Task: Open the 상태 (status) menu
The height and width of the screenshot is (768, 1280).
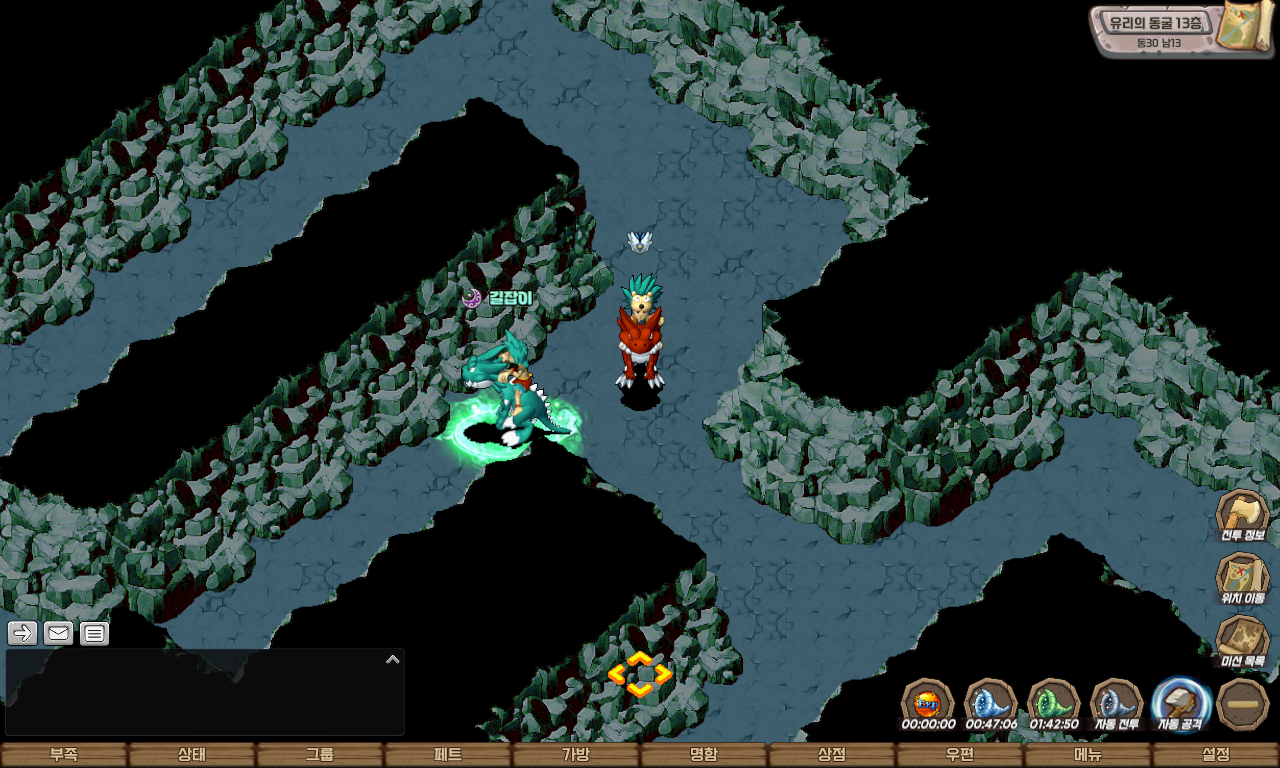Action: 192,755
